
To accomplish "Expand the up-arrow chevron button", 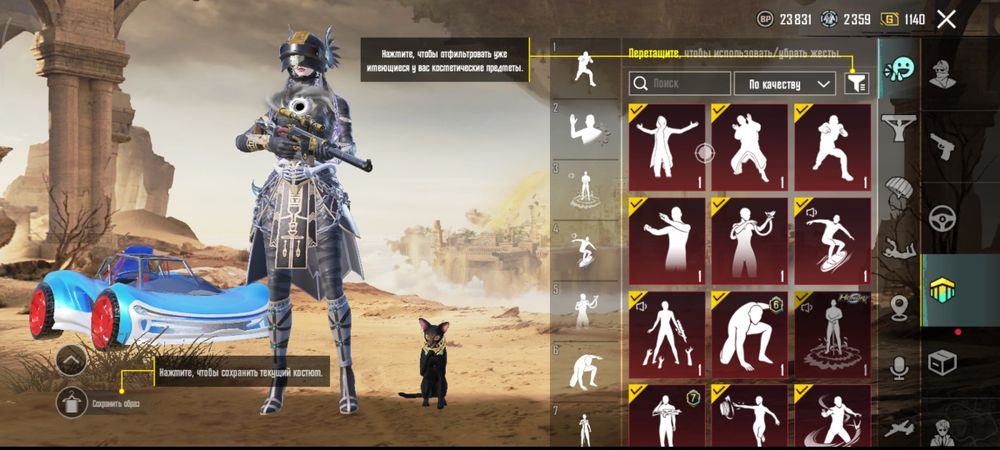I will click(x=72, y=361).
